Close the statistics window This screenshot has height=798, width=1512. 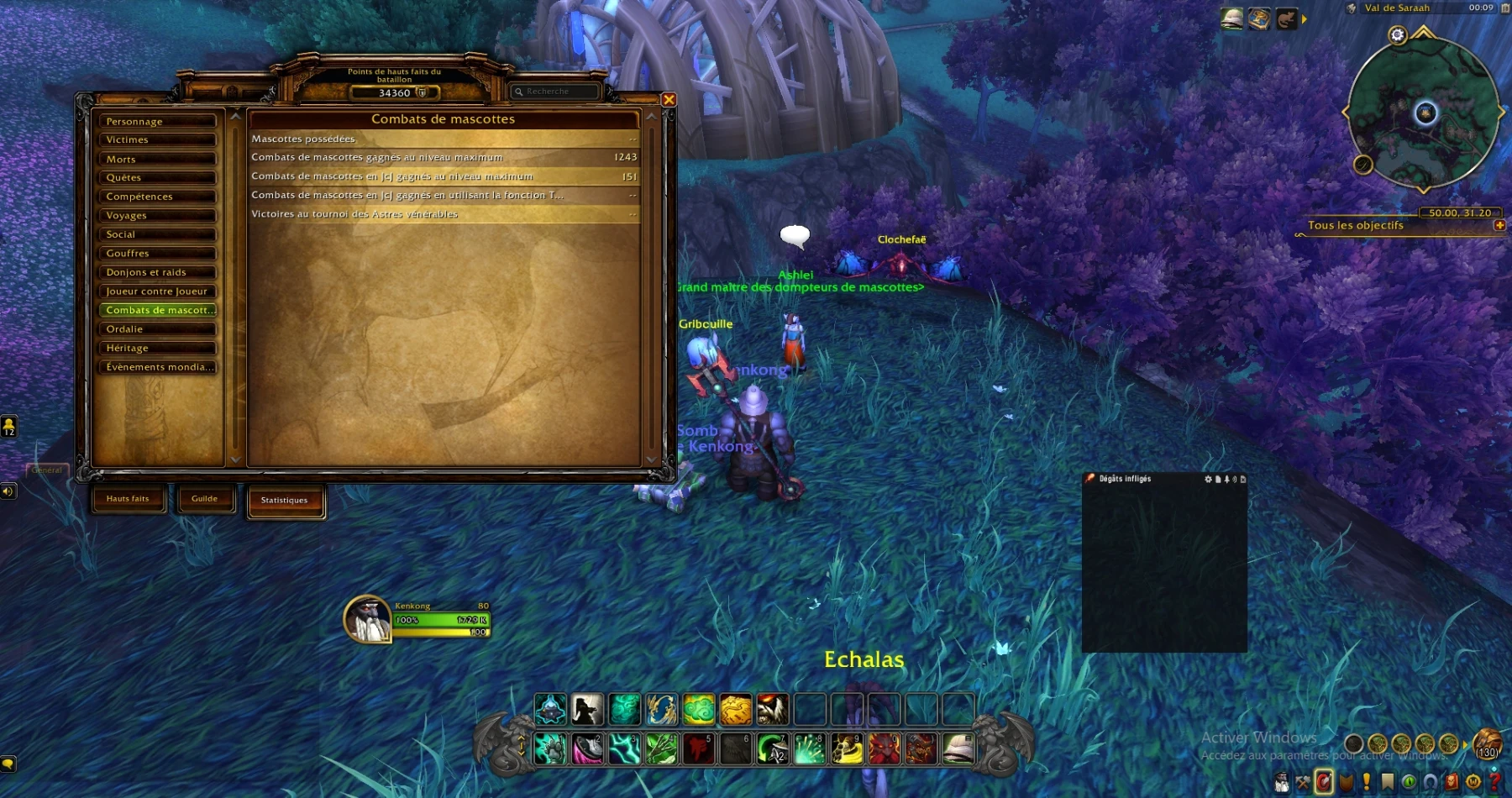tap(669, 100)
